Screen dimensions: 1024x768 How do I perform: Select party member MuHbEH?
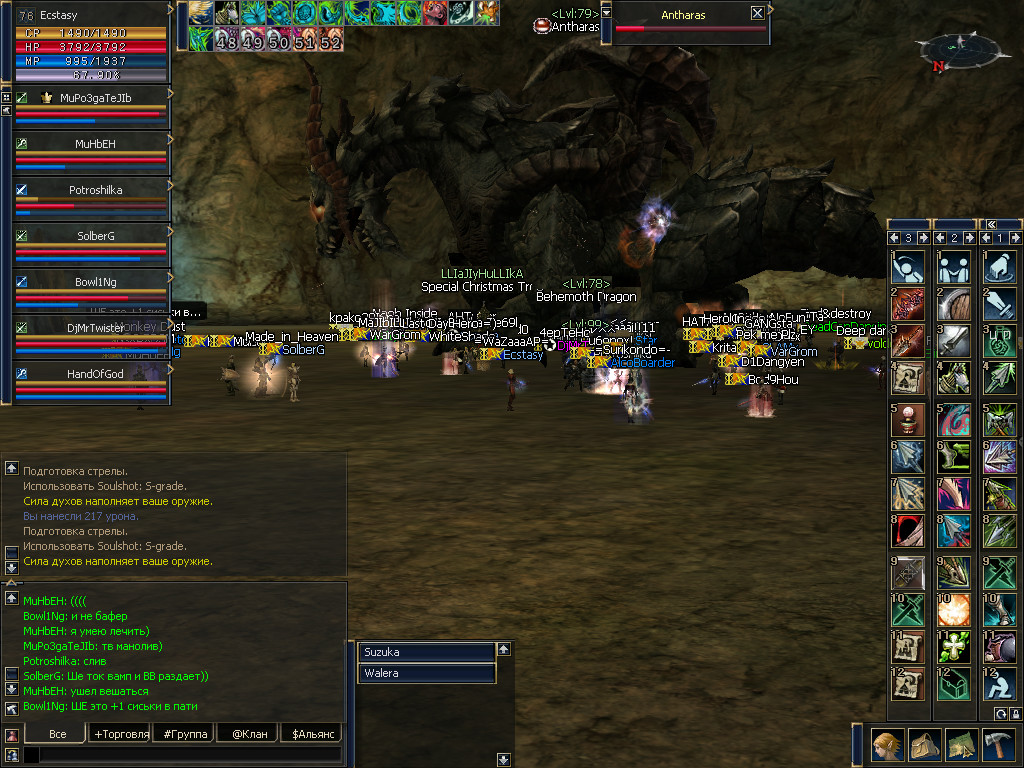click(95, 144)
